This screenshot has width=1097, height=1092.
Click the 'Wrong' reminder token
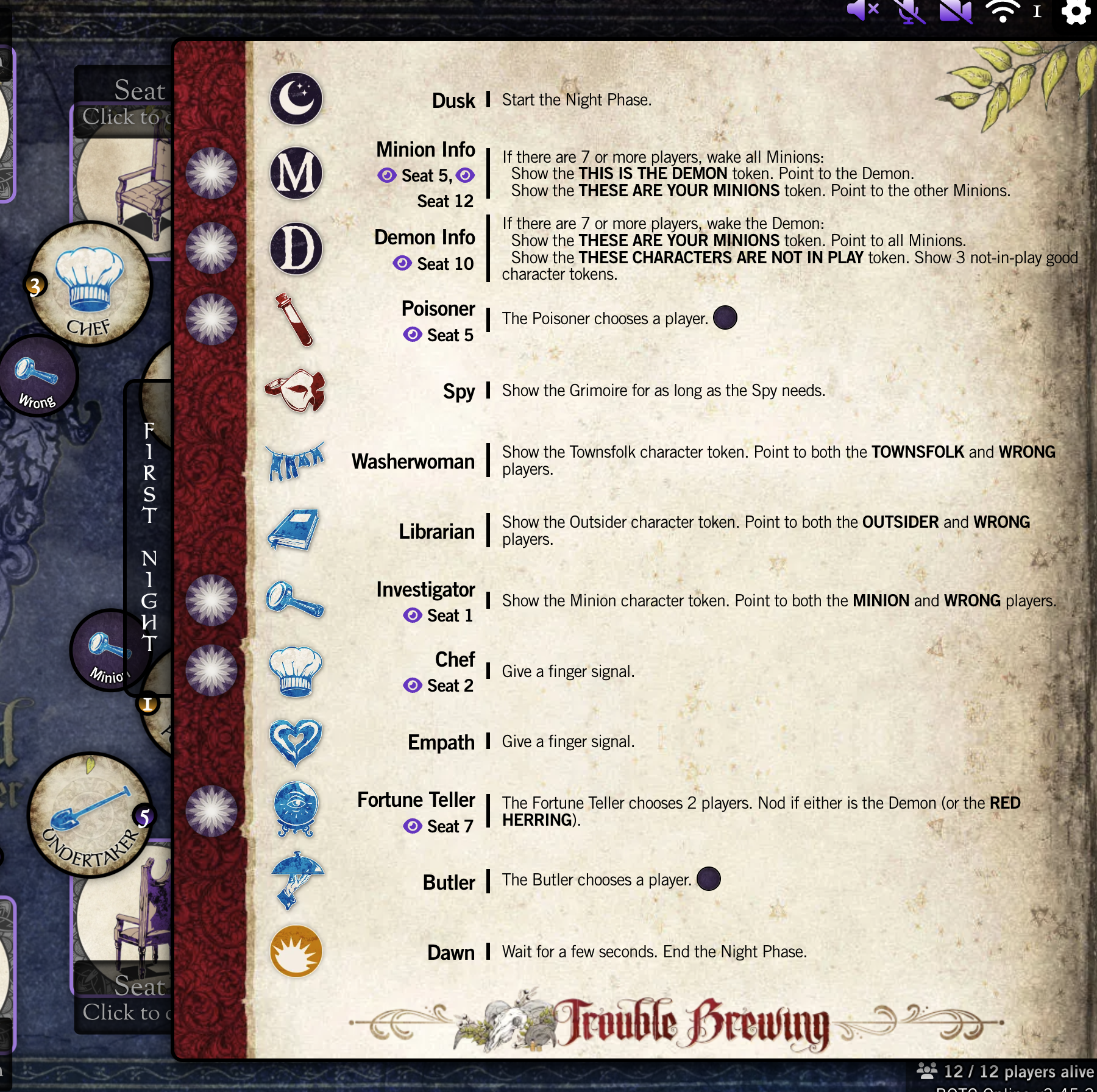tap(38, 377)
